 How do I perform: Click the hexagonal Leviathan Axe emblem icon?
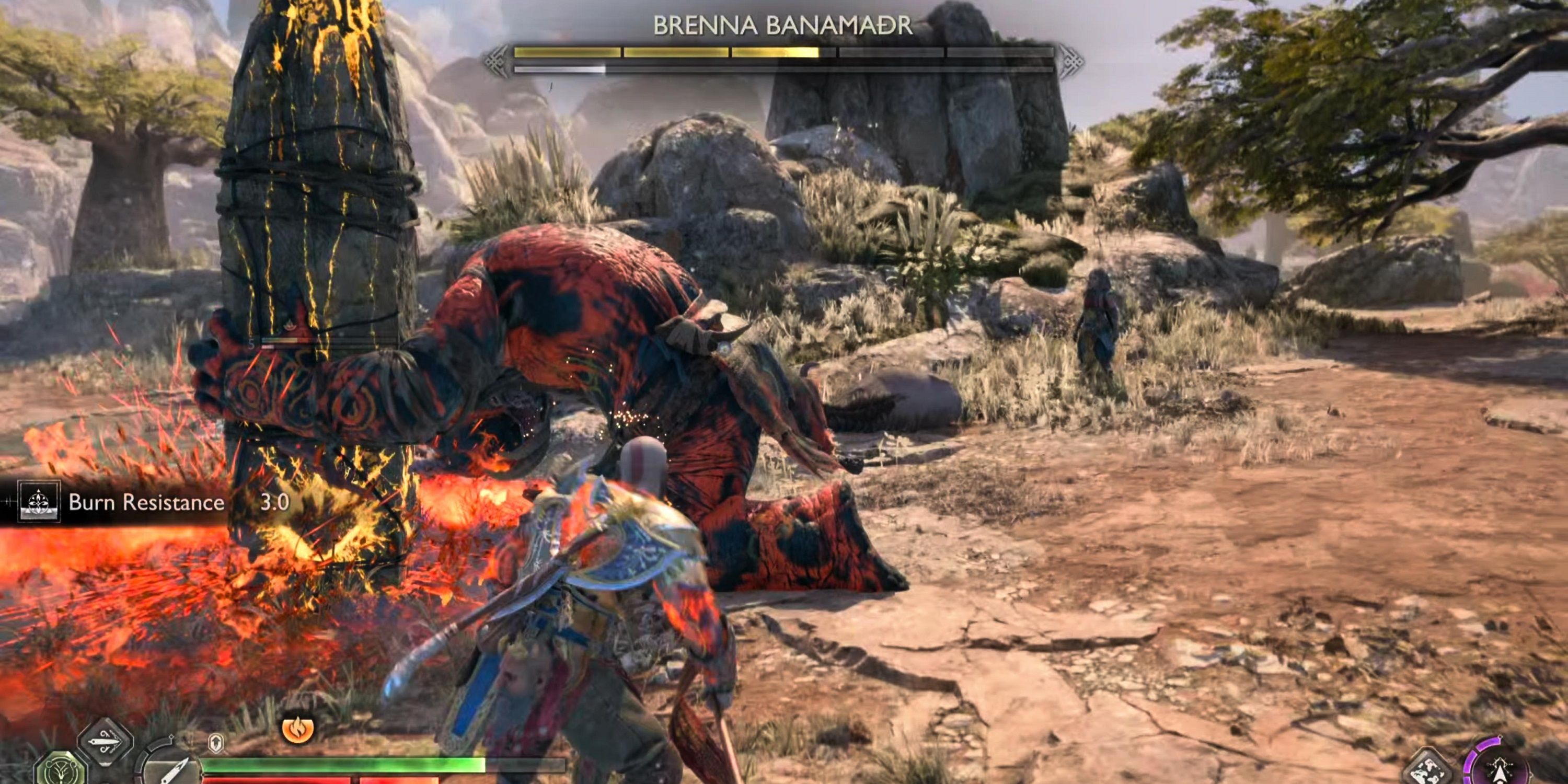coord(61,774)
